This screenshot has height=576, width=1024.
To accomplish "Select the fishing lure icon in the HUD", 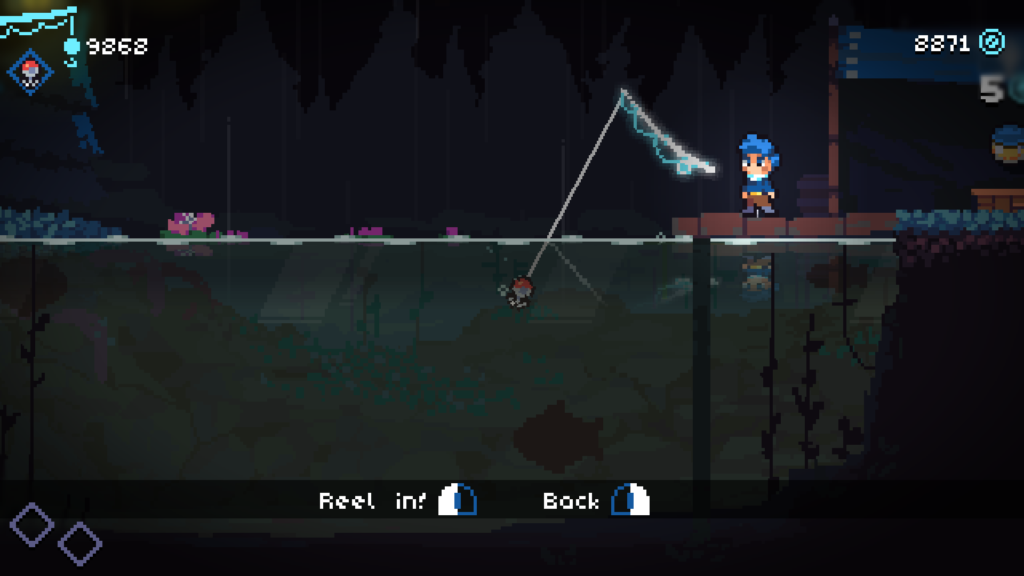I will coord(29,71).
